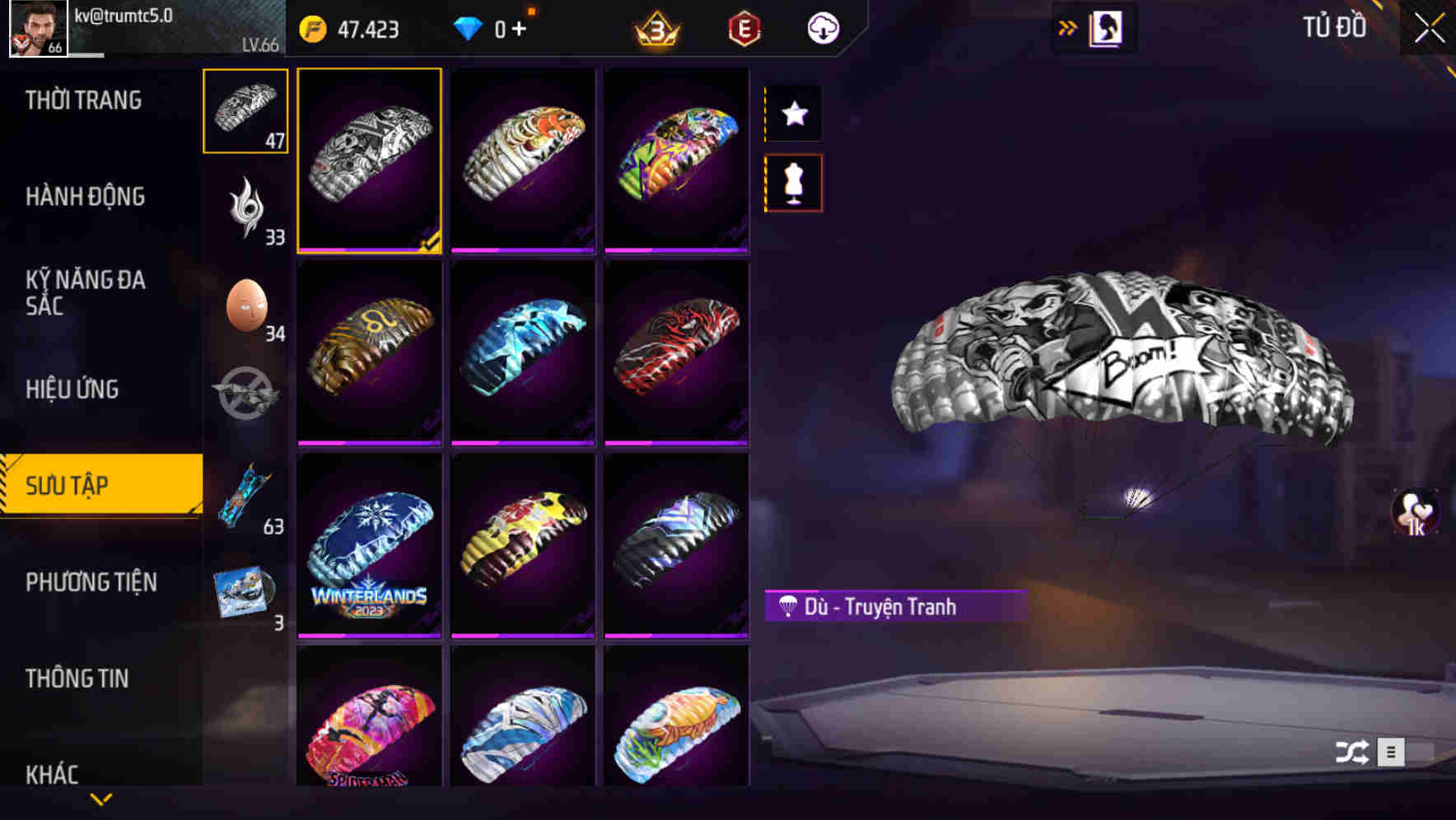Open the double-arrow panel next to the character card
The image size is (1456, 820).
pos(1068,28)
